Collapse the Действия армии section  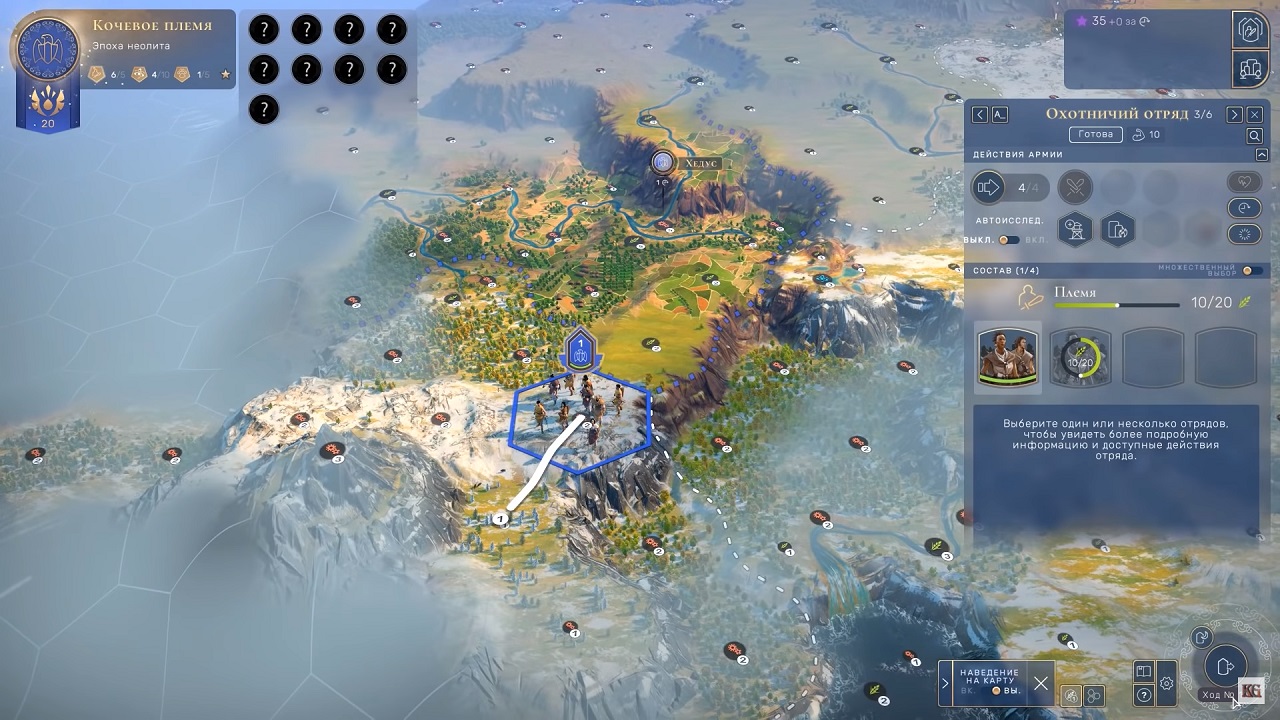pos(1261,155)
